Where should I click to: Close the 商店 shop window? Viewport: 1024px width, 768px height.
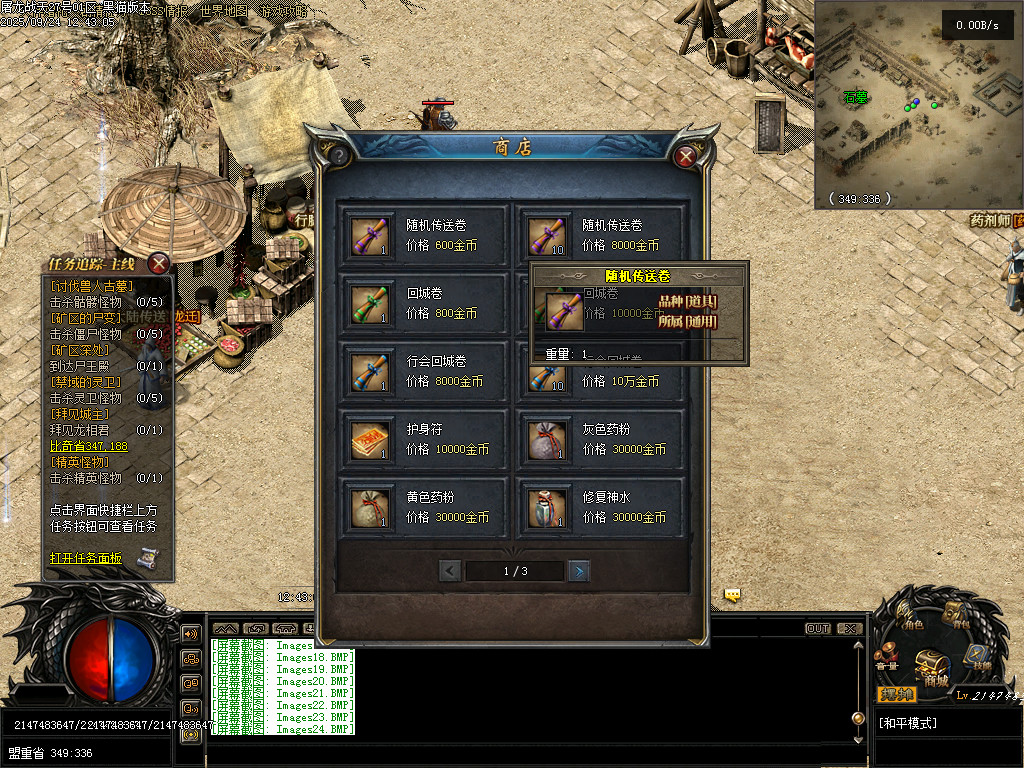[685, 157]
